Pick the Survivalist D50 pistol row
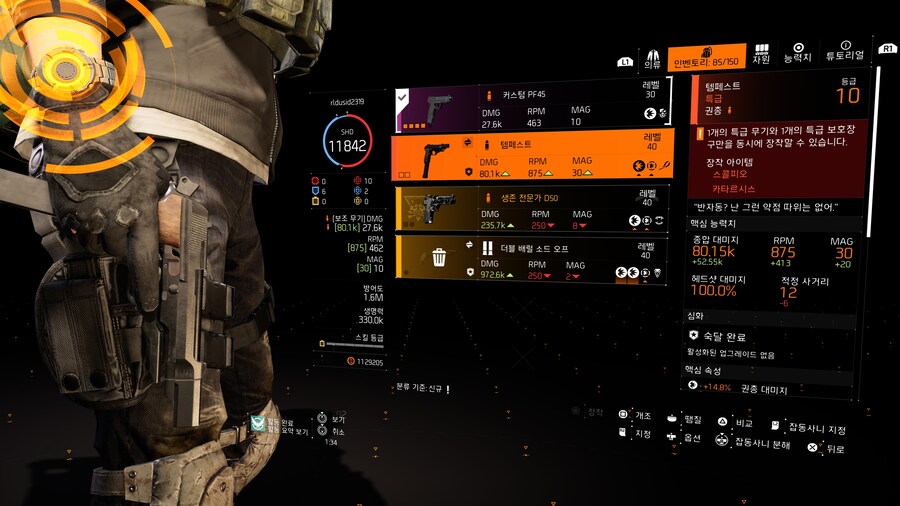This screenshot has width=900, height=506. 530,208
